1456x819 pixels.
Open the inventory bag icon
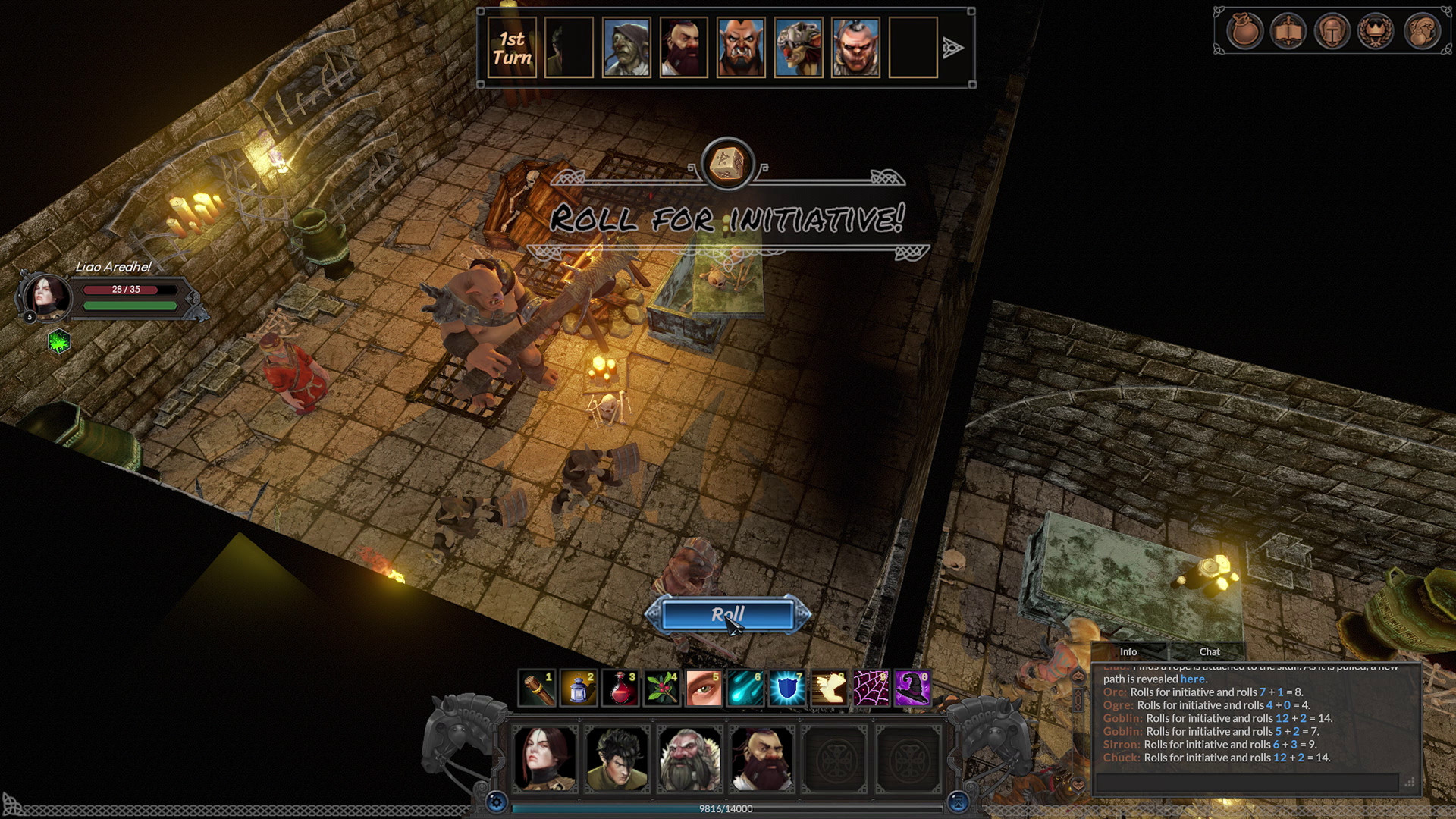pyautogui.click(x=1244, y=32)
